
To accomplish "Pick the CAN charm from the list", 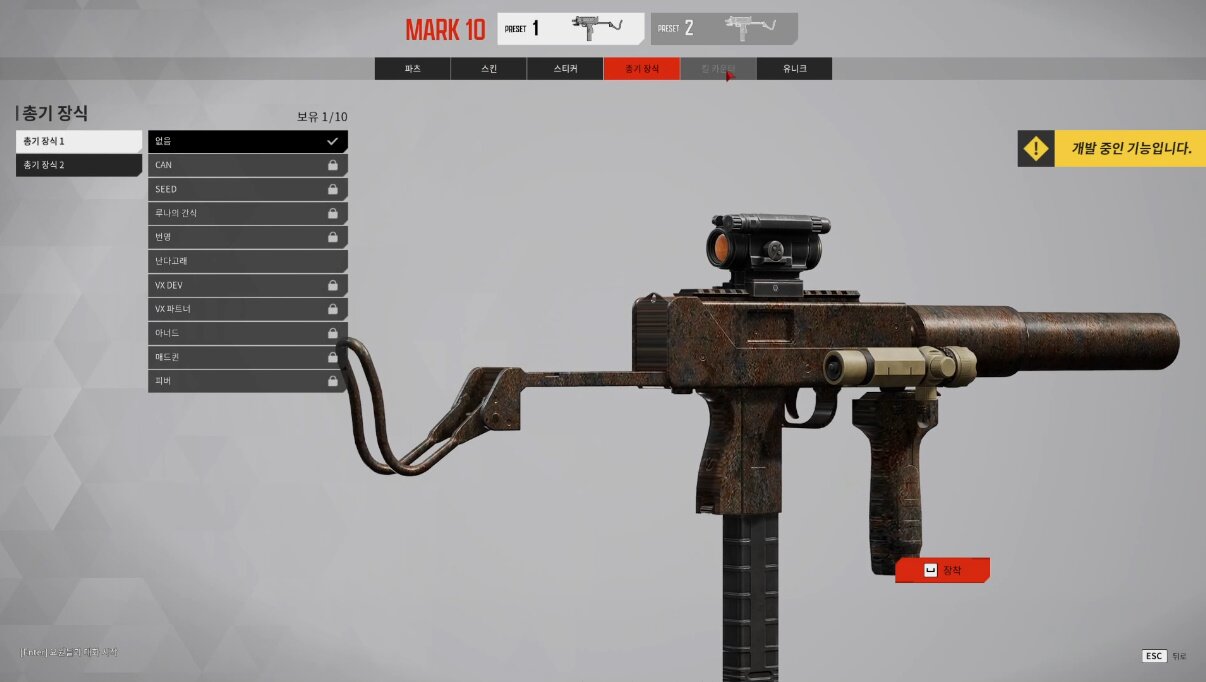I will [x=247, y=165].
